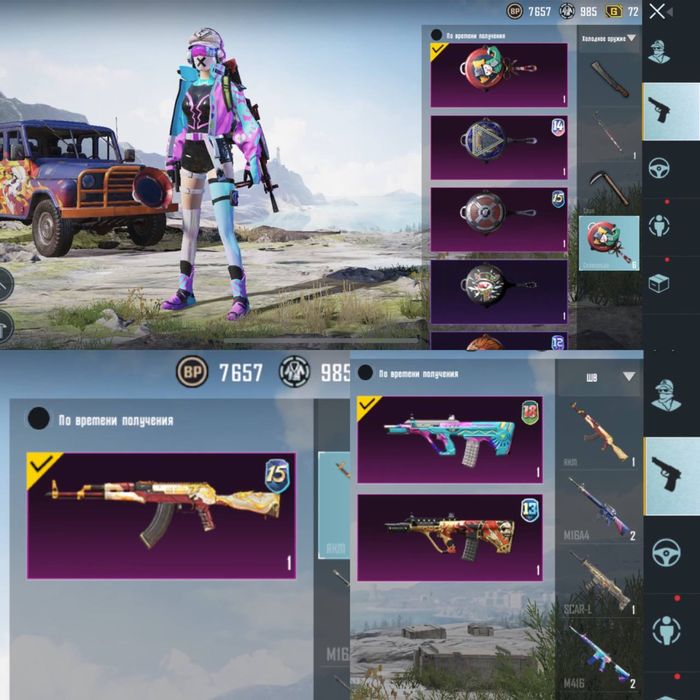Open the Холодное оружие weapon-type dropdown
The image size is (700, 700).
(609, 38)
